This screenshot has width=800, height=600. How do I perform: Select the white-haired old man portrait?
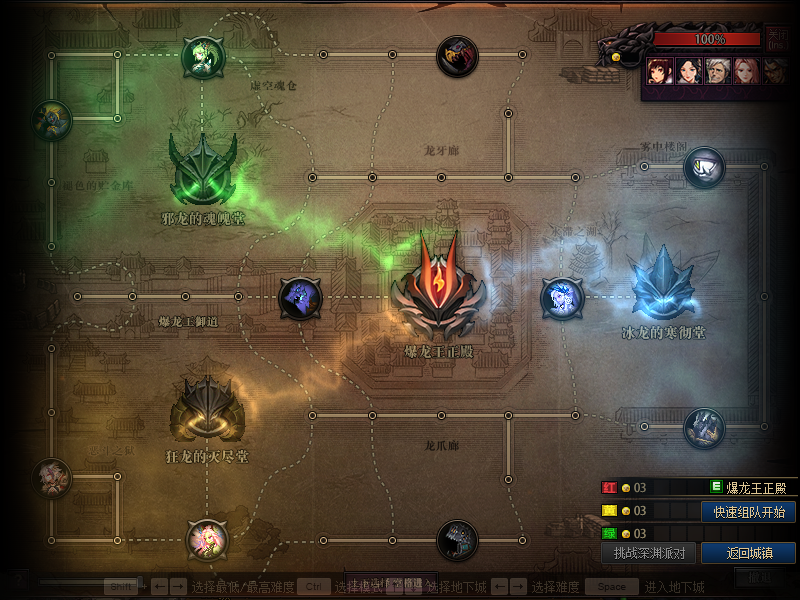(x=717, y=70)
